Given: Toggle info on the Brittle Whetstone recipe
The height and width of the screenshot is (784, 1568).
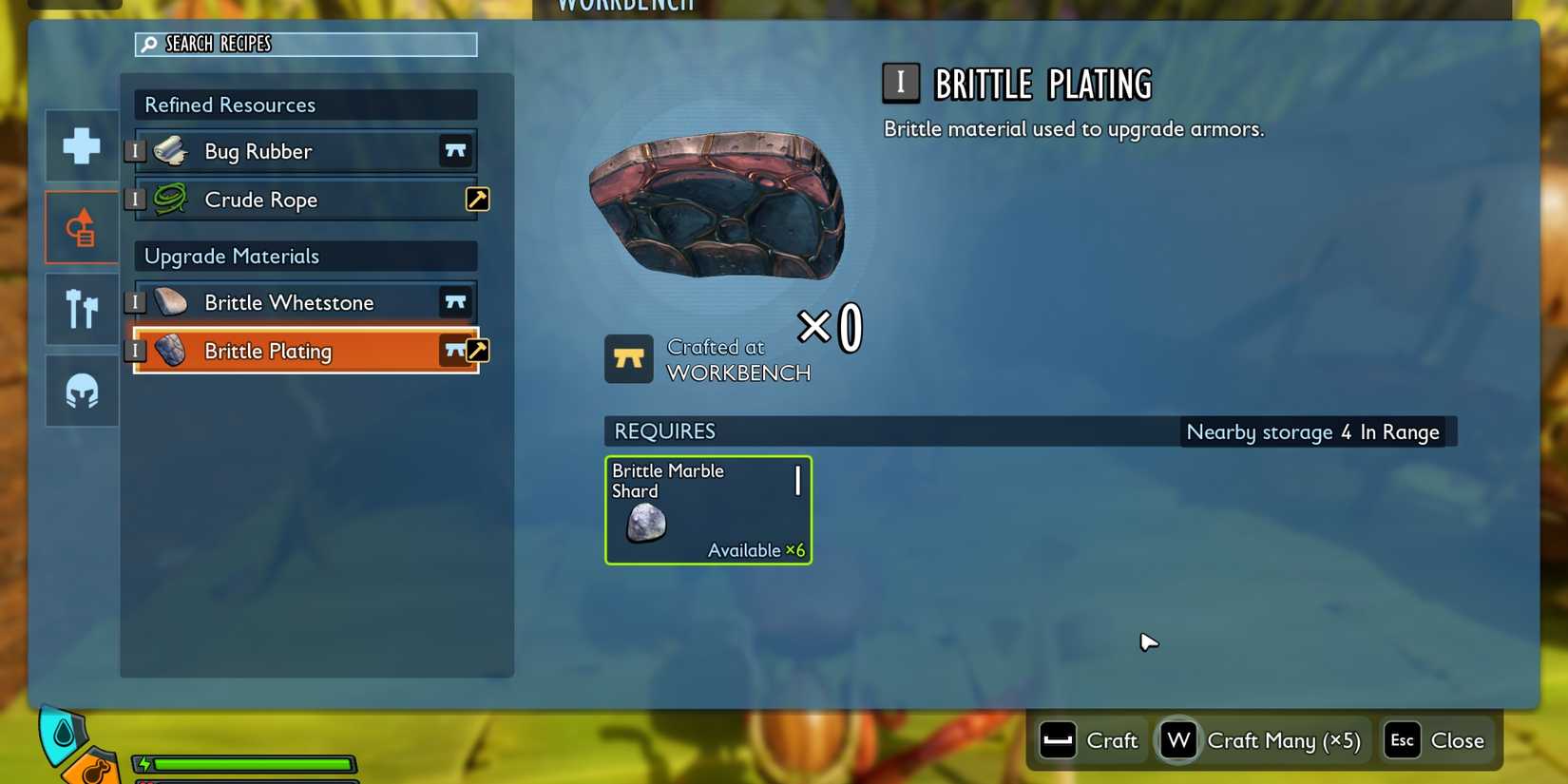Looking at the screenshot, I should (x=136, y=301).
